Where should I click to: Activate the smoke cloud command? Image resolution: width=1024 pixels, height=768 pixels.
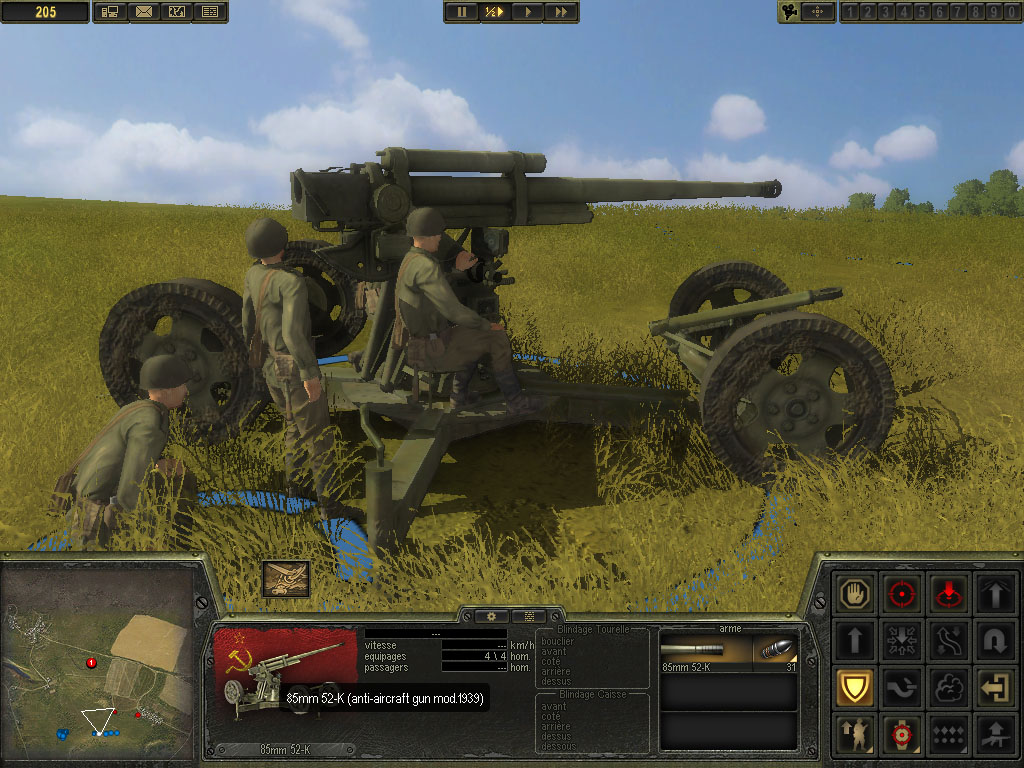(948, 688)
